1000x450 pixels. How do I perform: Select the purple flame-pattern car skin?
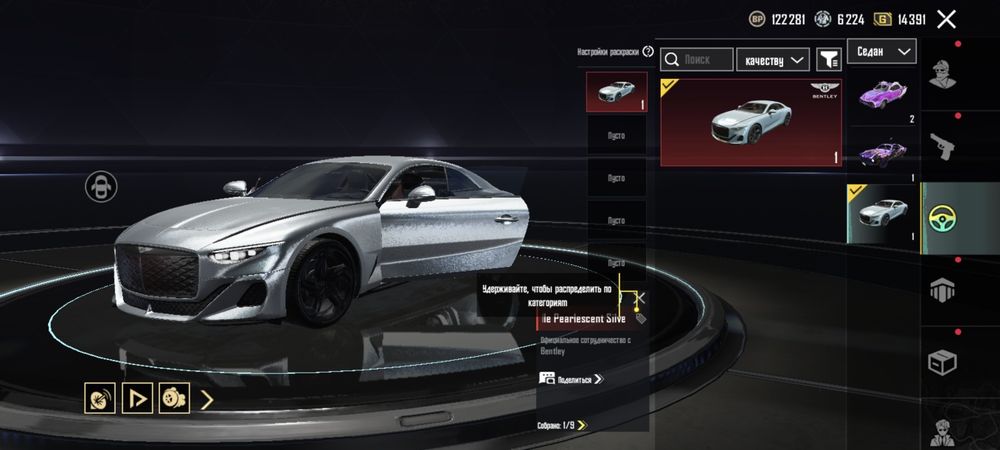click(x=883, y=155)
